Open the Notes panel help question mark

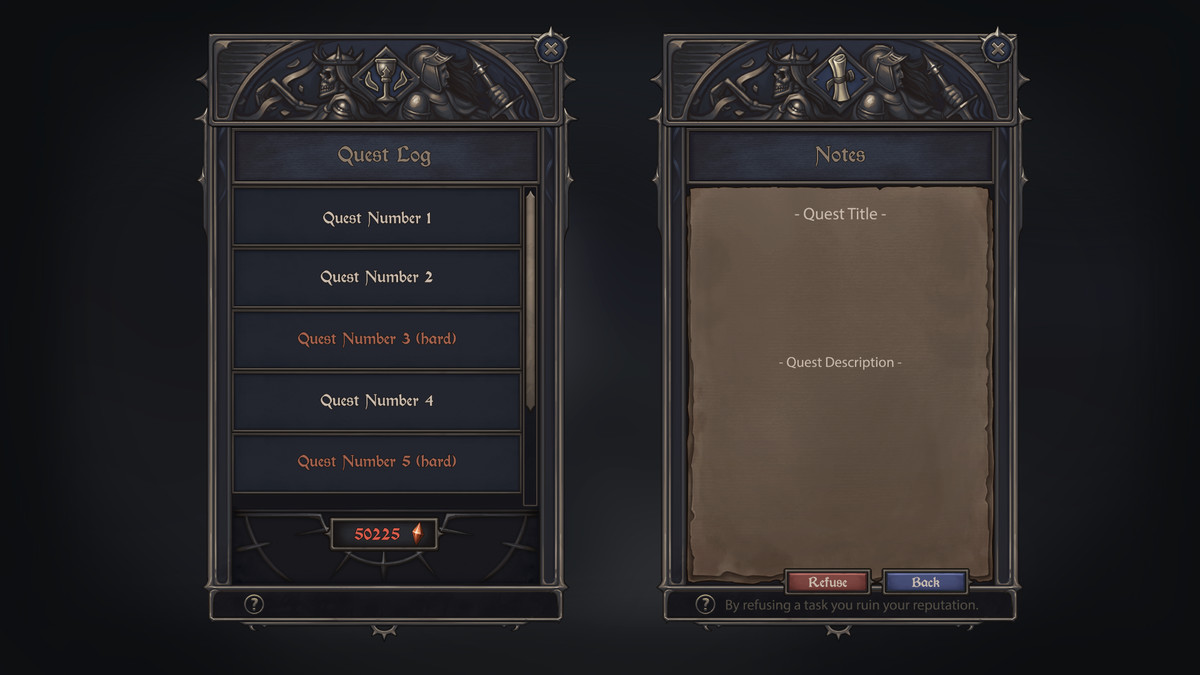[705, 604]
